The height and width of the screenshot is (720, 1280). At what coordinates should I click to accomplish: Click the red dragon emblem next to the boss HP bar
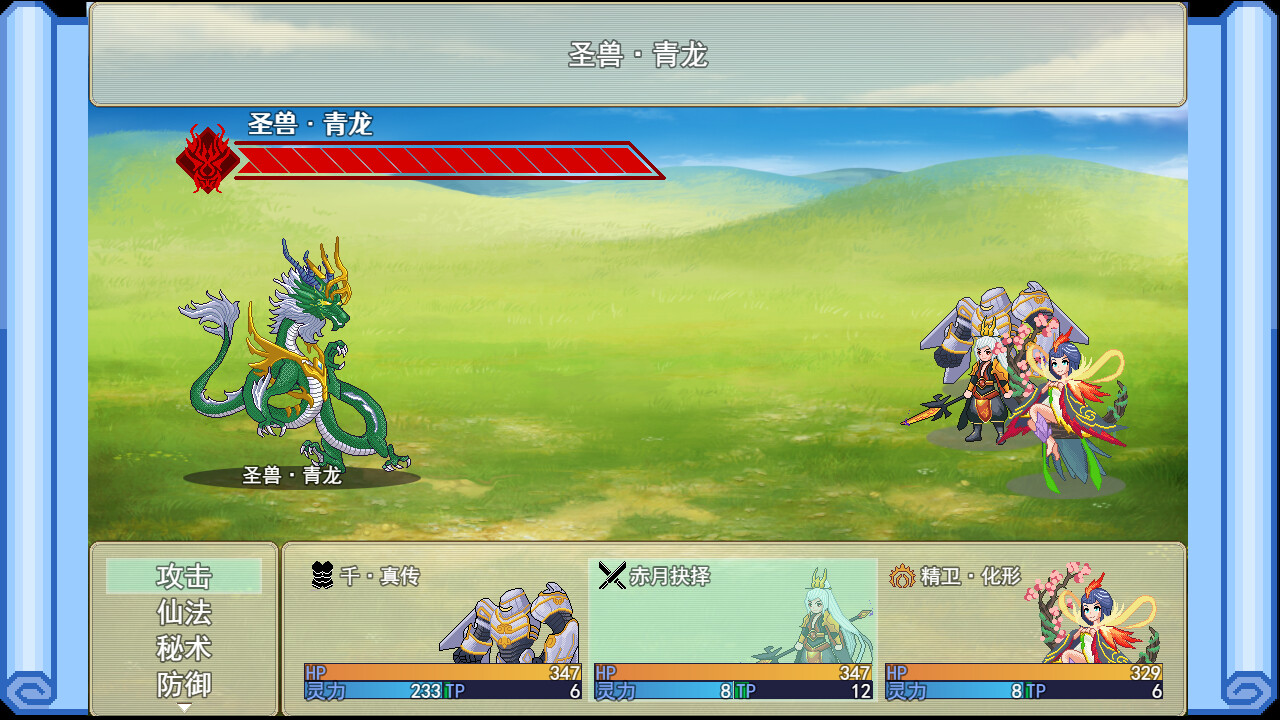(207, 158)
